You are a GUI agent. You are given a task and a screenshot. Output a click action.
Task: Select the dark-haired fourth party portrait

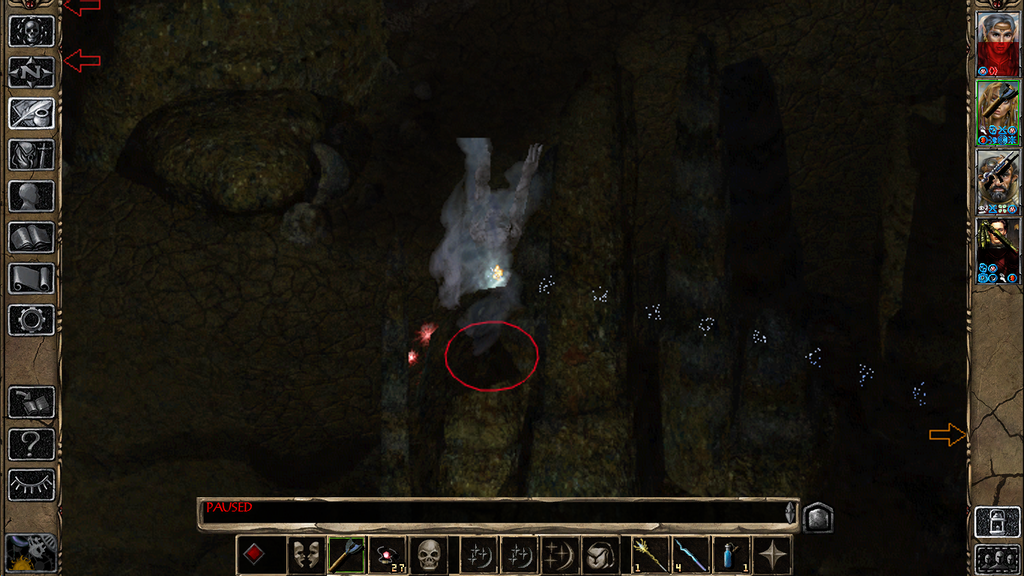997,250
